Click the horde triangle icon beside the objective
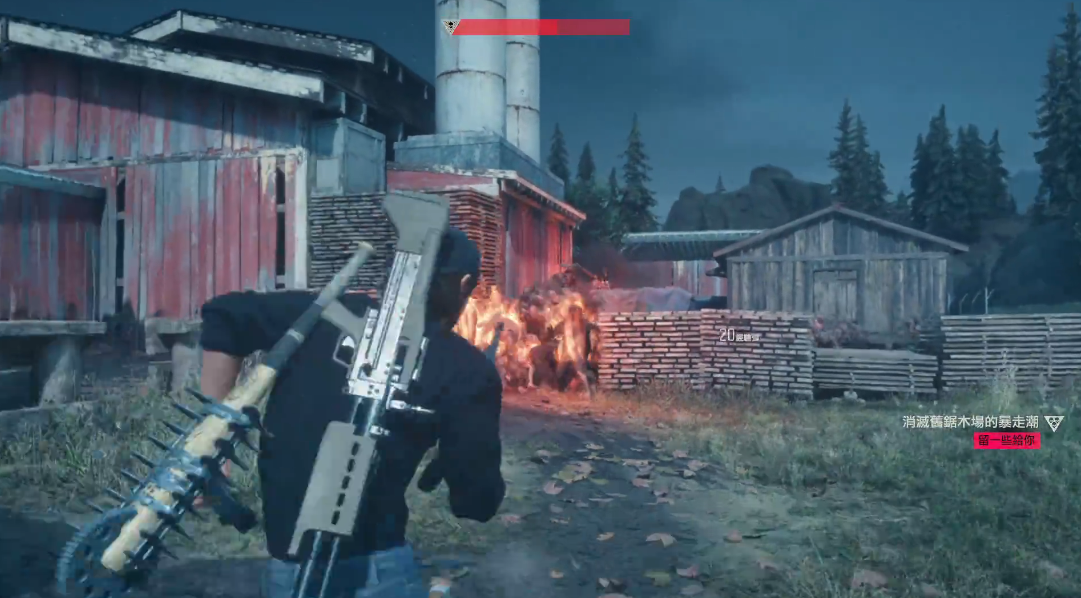 pyautogui.click(x=1053, y=423)
